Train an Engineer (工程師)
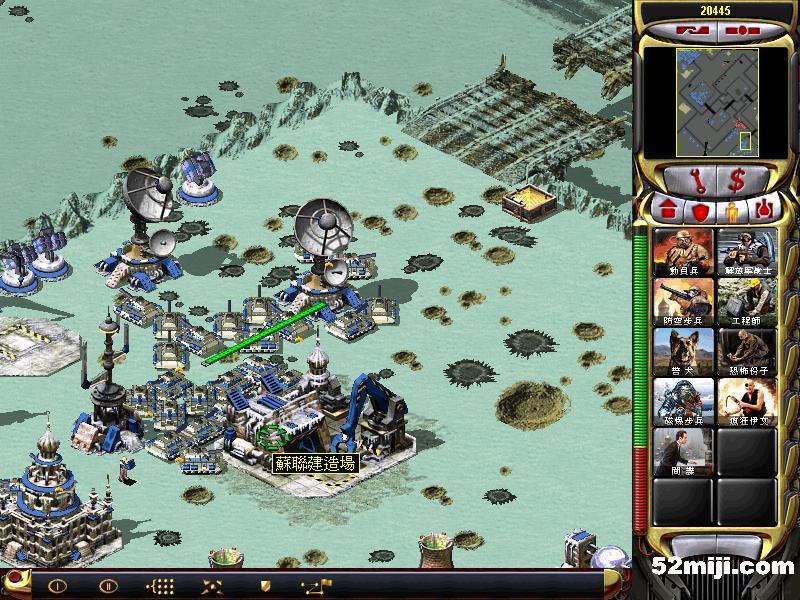 pyautogui.click(x=746, y=302)
